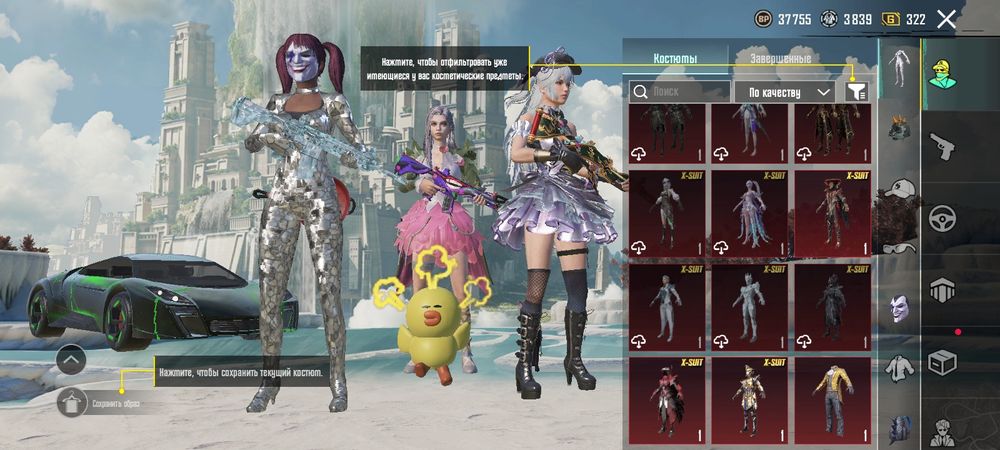Open the По качеству sort dropdown

[785, 91]
